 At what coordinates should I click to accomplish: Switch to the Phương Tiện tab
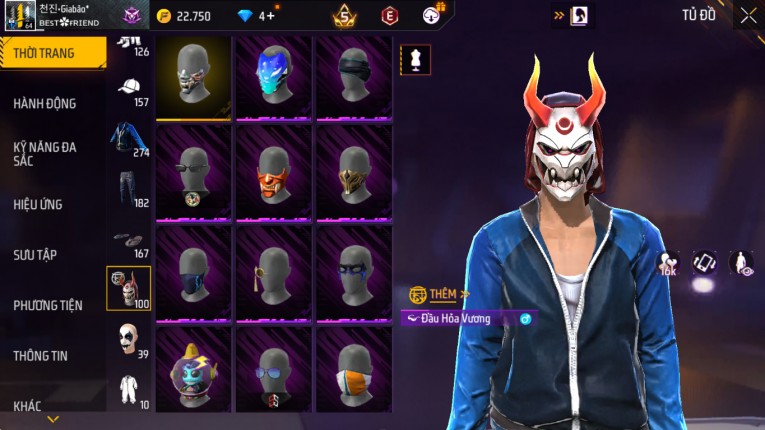[x=48, y=305]
